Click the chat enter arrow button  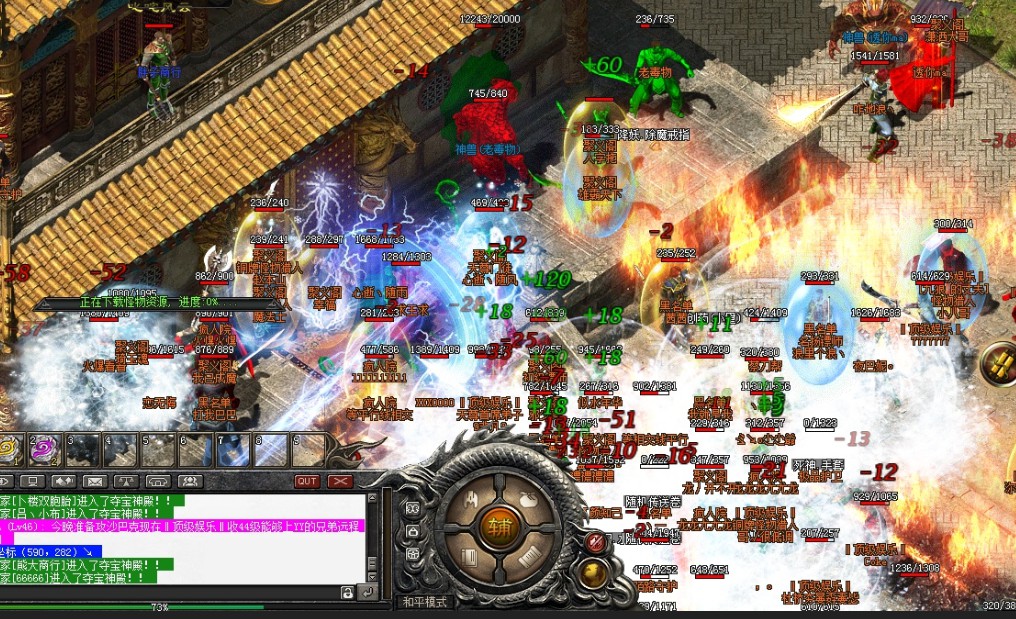tap(367, 593)
